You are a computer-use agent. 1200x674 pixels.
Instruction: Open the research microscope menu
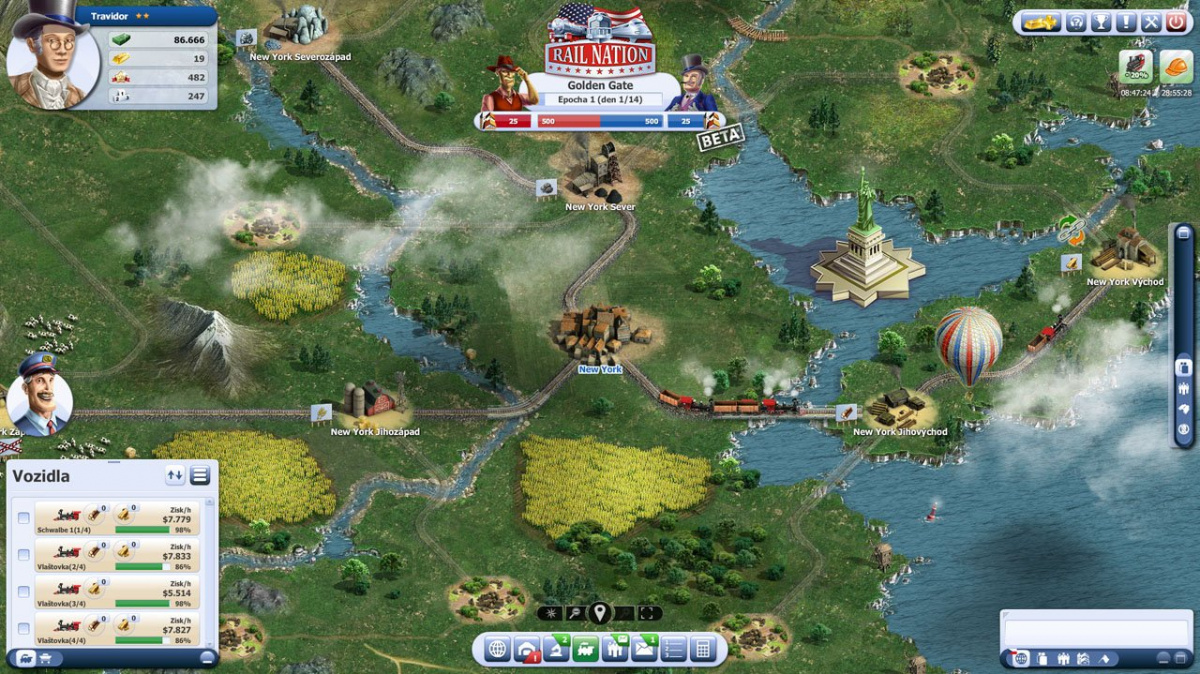coord(556,649)
